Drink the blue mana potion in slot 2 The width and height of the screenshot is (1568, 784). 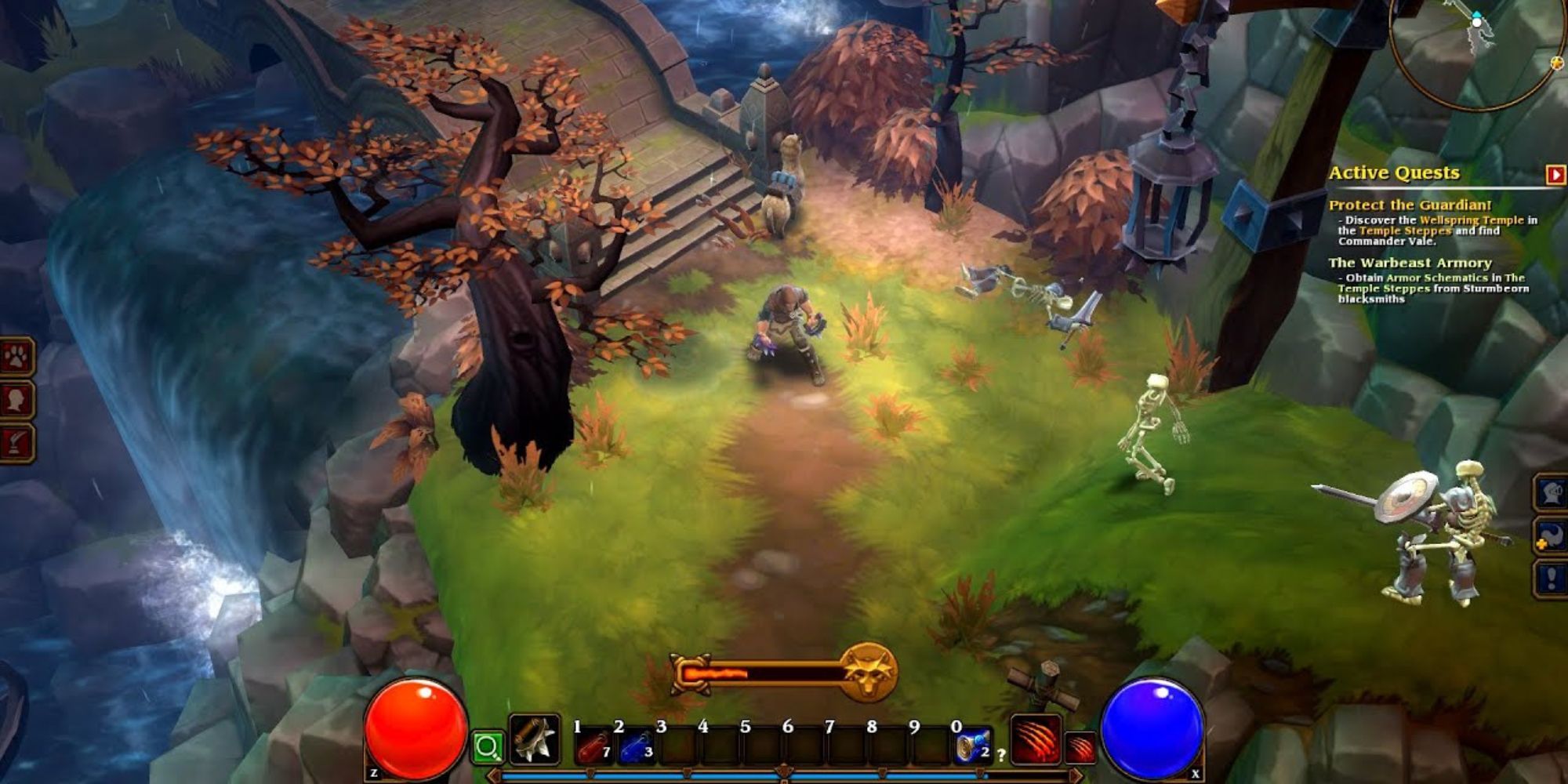(x=635, y=746)
